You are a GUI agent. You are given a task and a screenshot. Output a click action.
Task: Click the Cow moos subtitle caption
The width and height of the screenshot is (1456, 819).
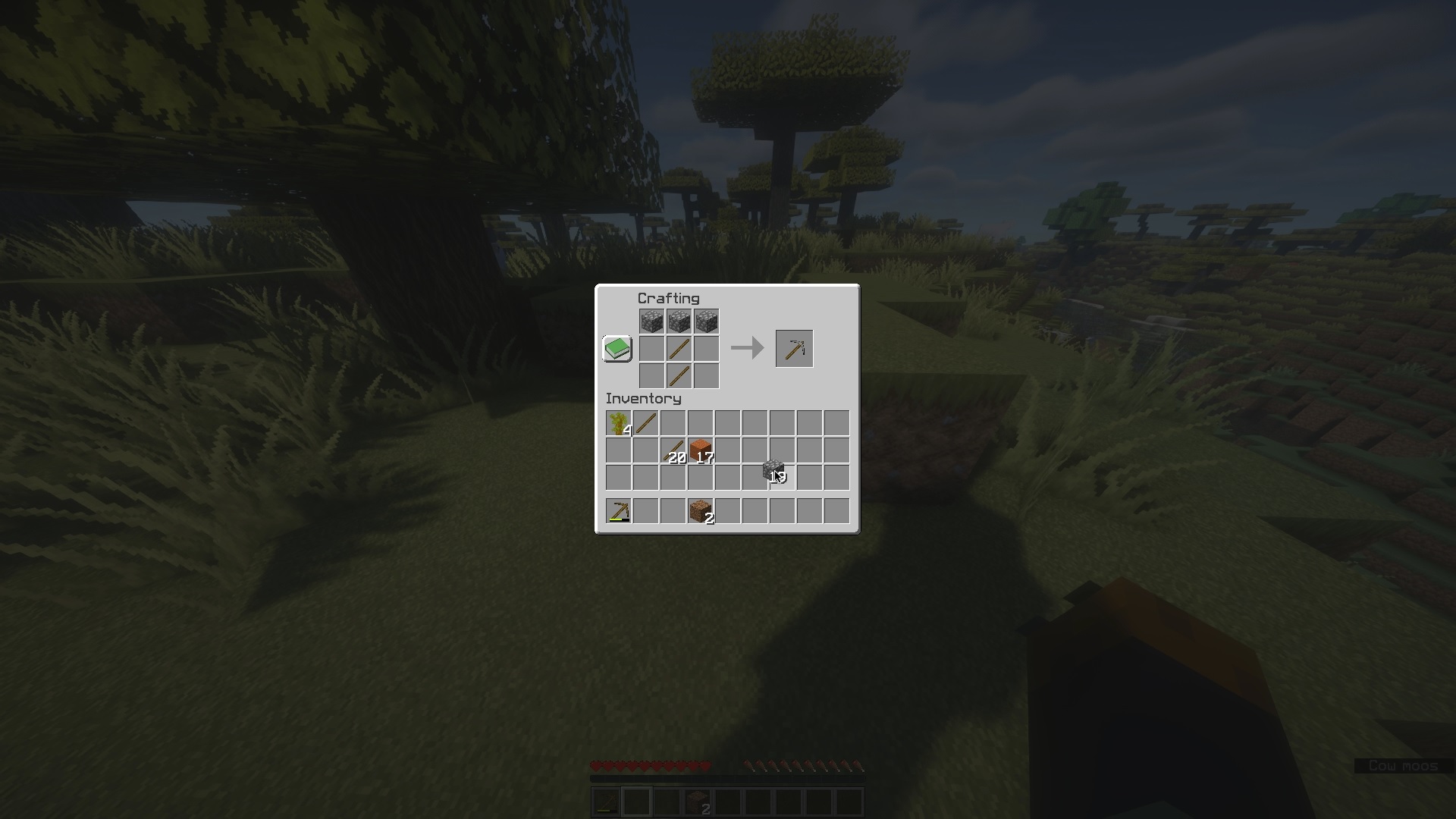pyautogui.click(x=1404, y=766)
